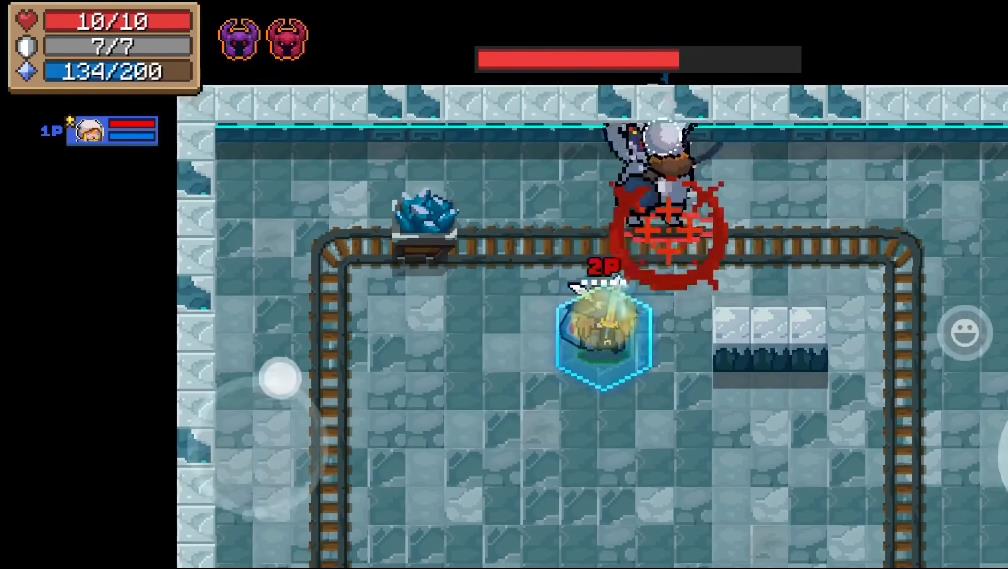Tap the red horned mask buff icon
Image resolution: width=1008 pixels, height=569 pixels.
[288, 40]
